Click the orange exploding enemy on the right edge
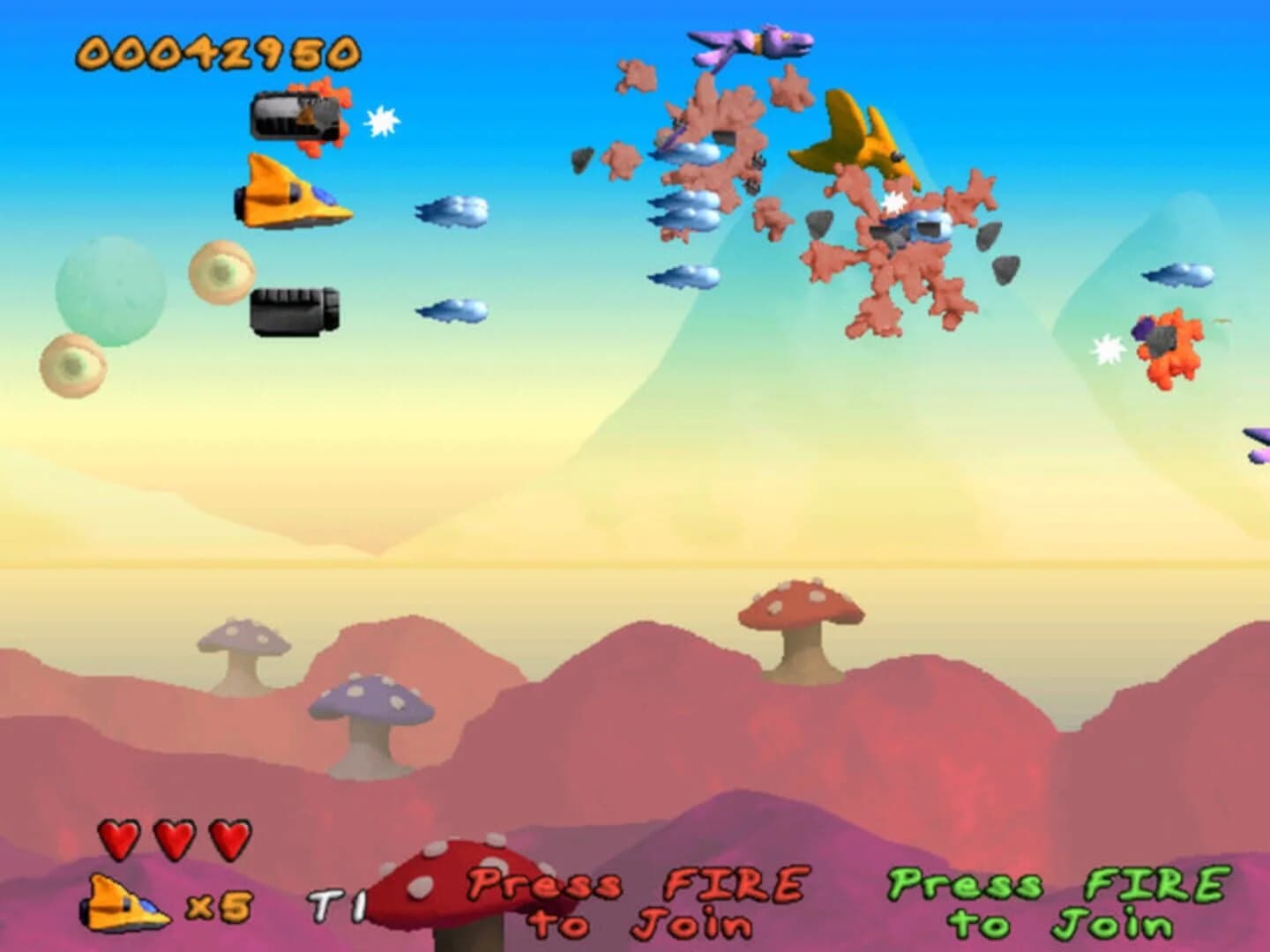The height and width of the screenshot is (952, 1270). pyautogui.click(x=1164, y=348)
